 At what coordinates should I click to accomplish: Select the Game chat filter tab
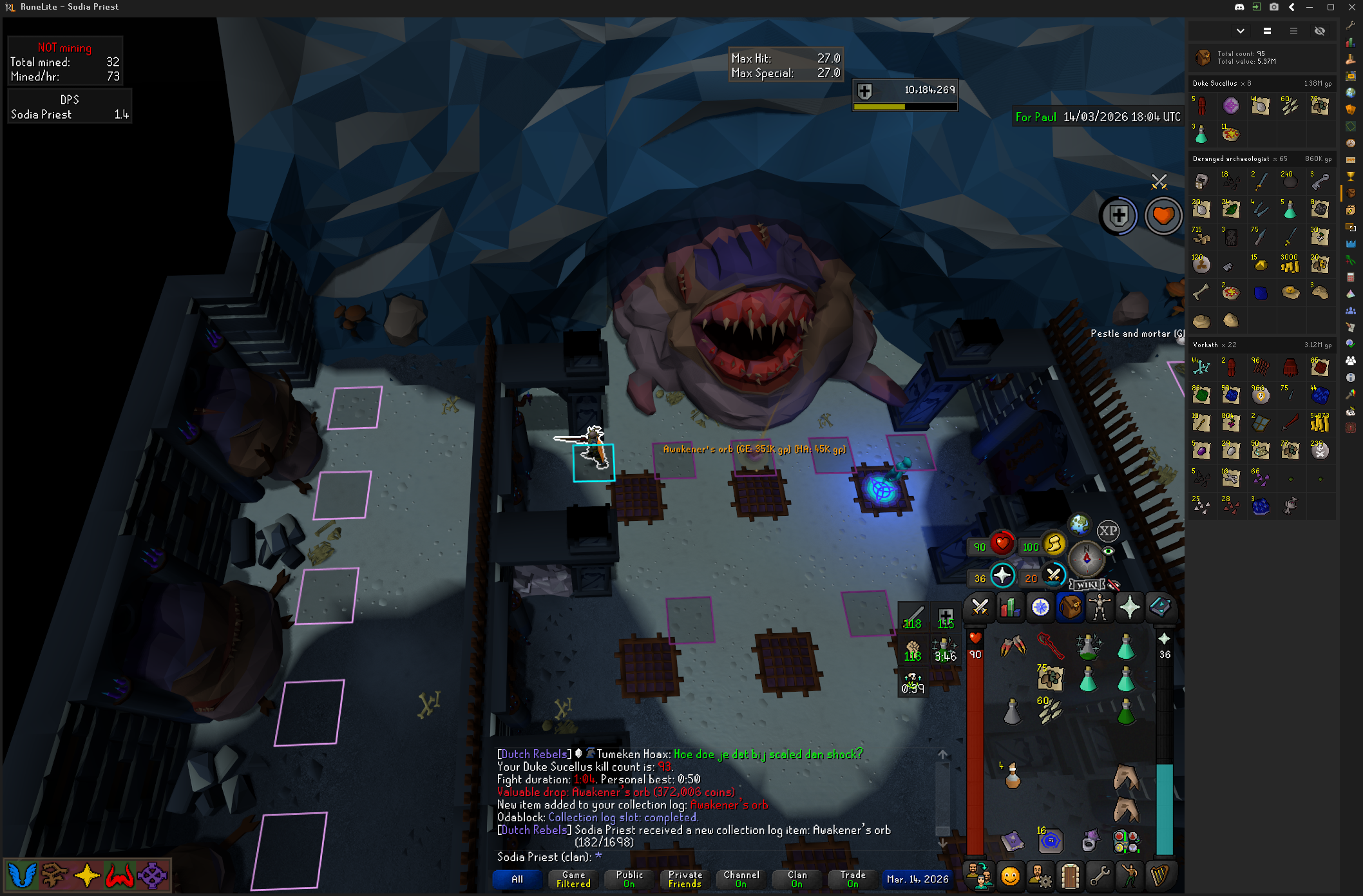click(573, 879)
